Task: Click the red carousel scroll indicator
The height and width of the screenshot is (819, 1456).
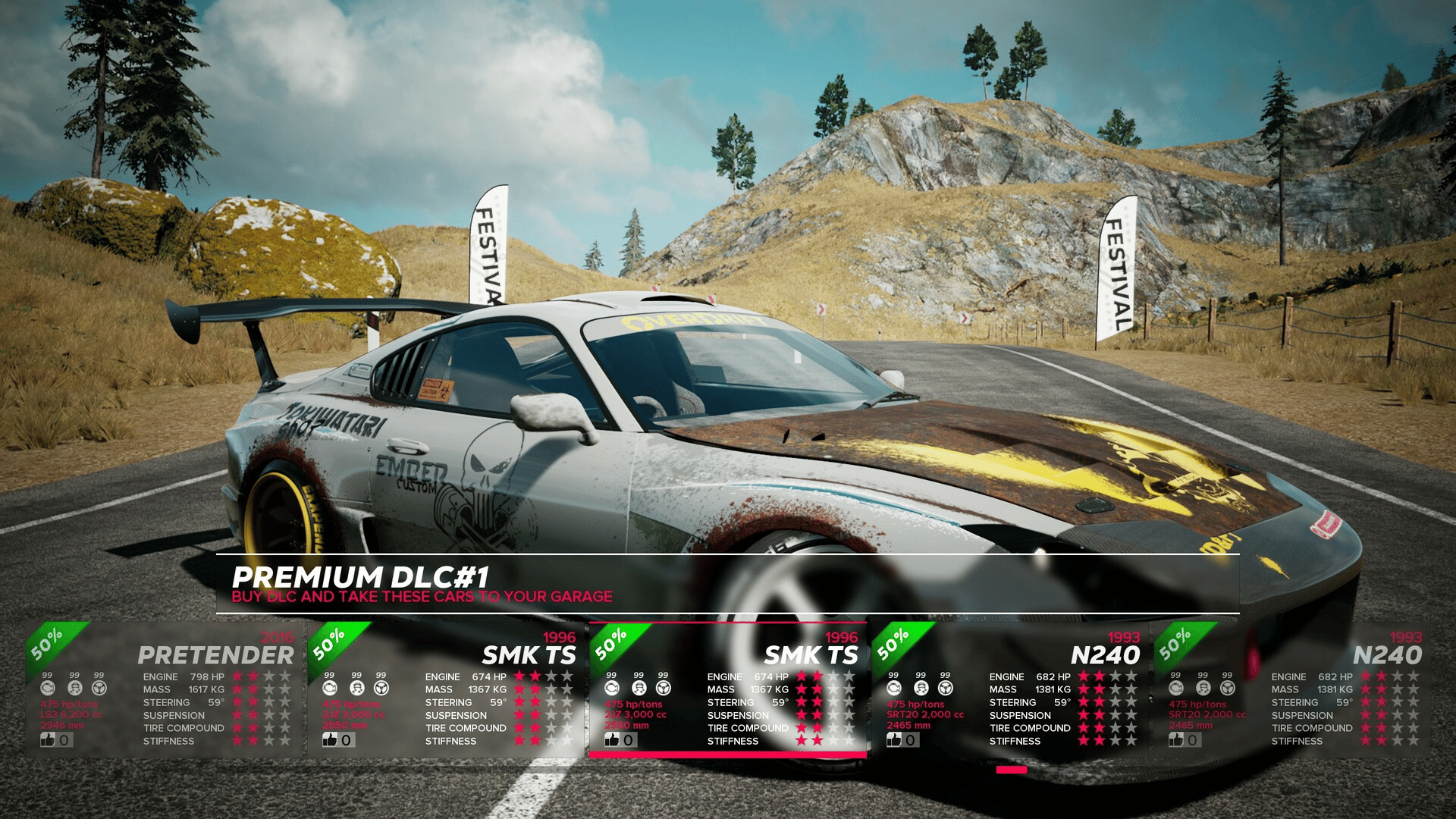Action: click(x=1011, y=770)
